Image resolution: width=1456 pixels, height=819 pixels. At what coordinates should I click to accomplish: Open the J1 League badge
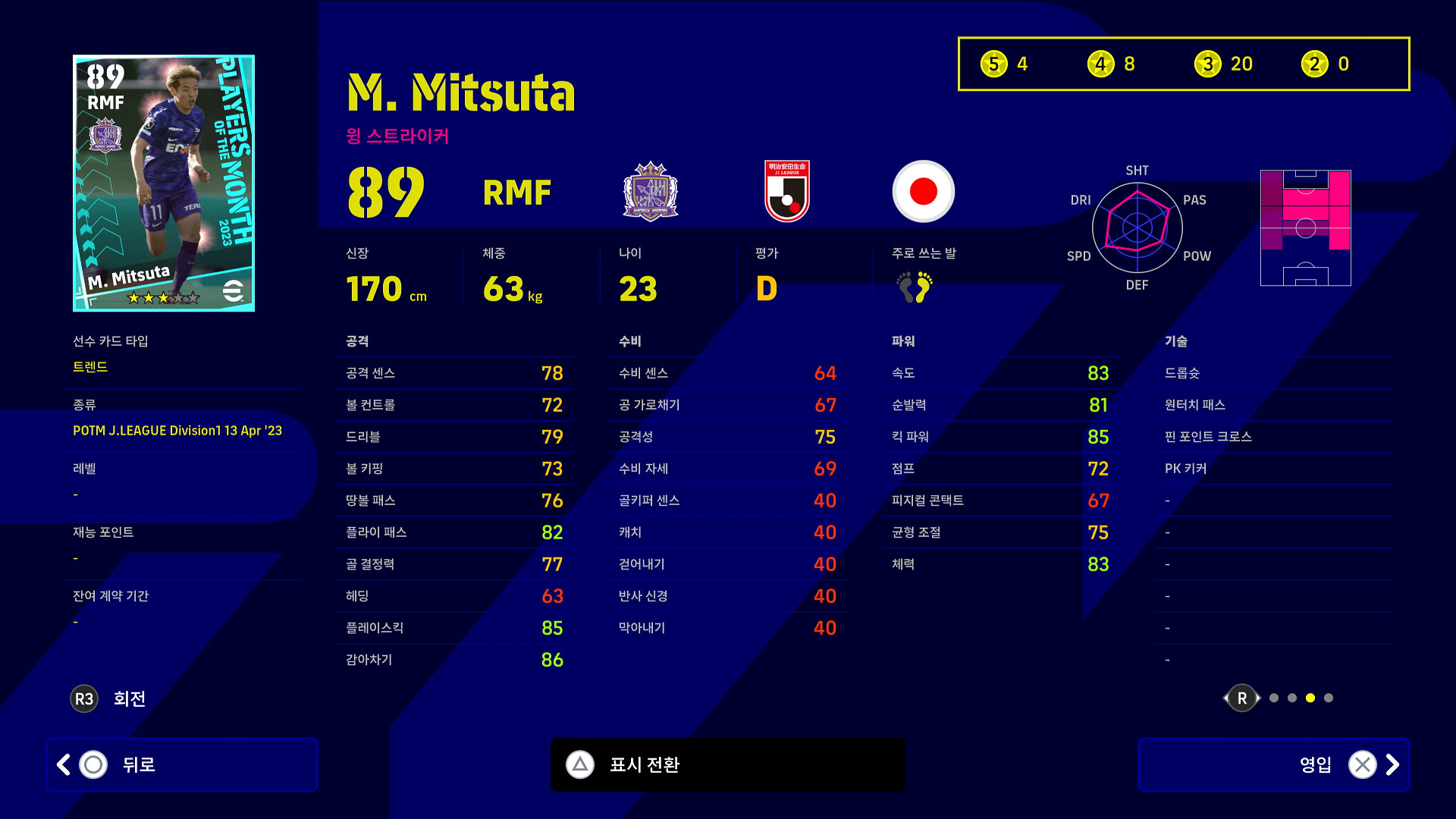pos(787,191)
